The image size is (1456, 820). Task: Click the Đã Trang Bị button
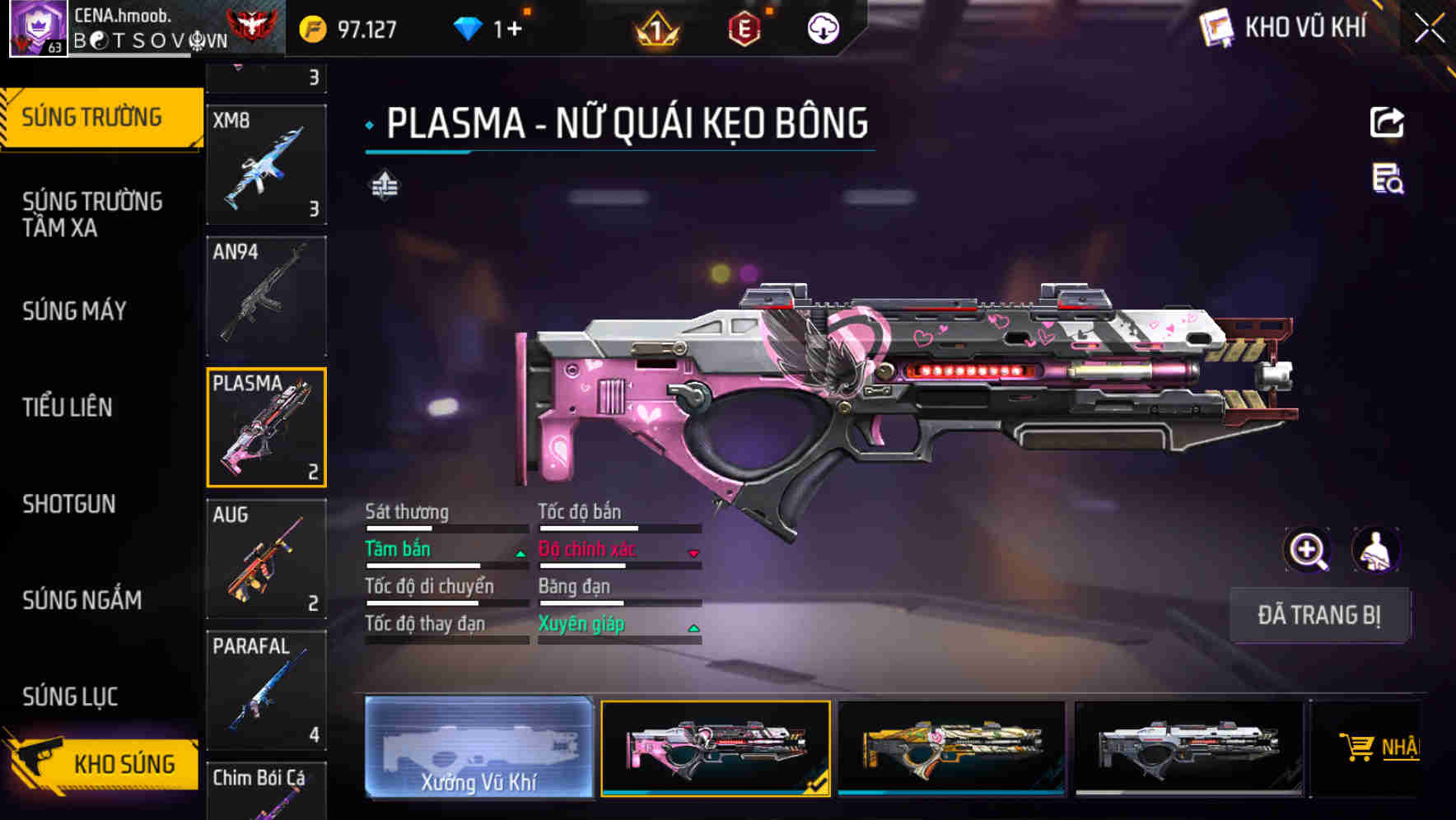1318,615
